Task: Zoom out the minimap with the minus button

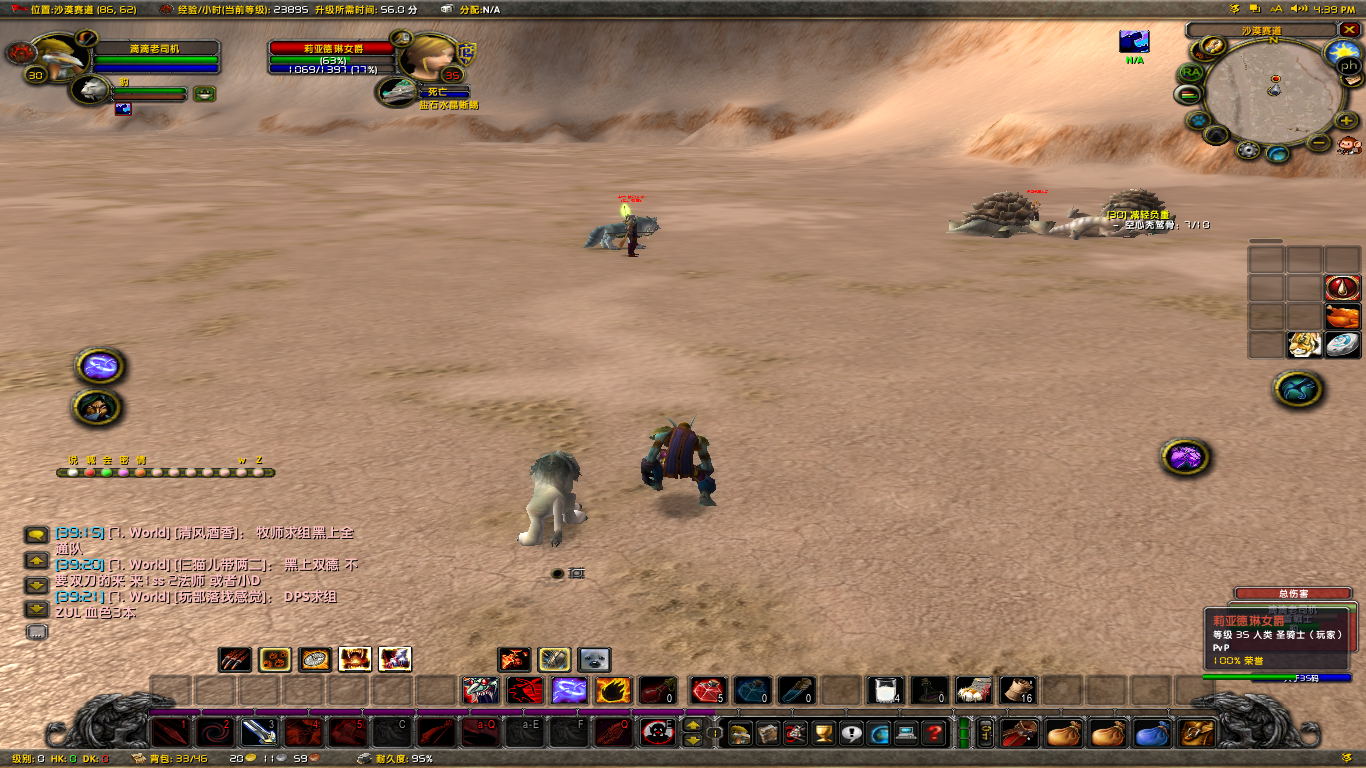Action: (1319, 142)
